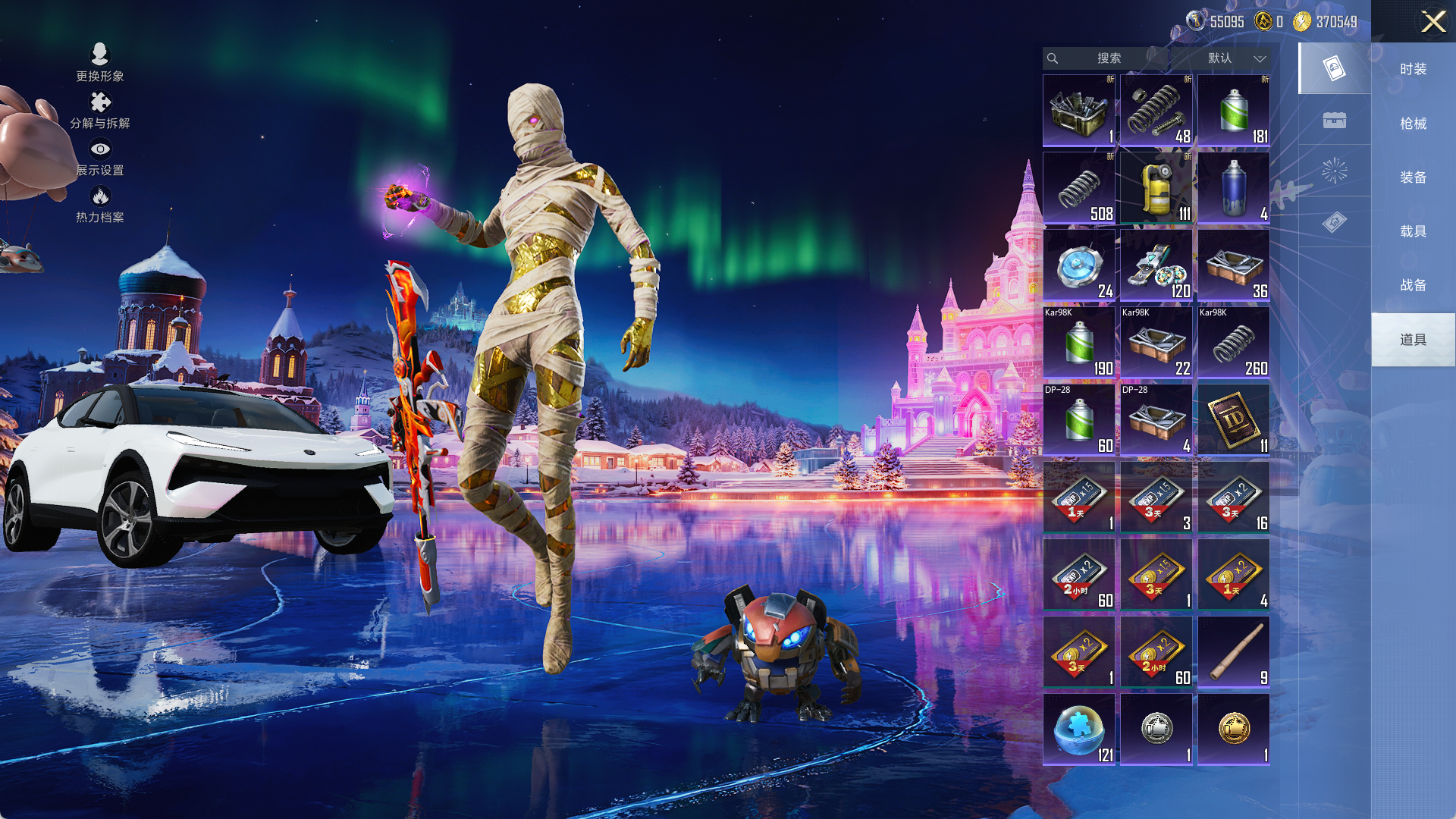Choose the blue puzzle orb item
The height and width of the screenshot is (819, 1456).
coord(1078,729)
